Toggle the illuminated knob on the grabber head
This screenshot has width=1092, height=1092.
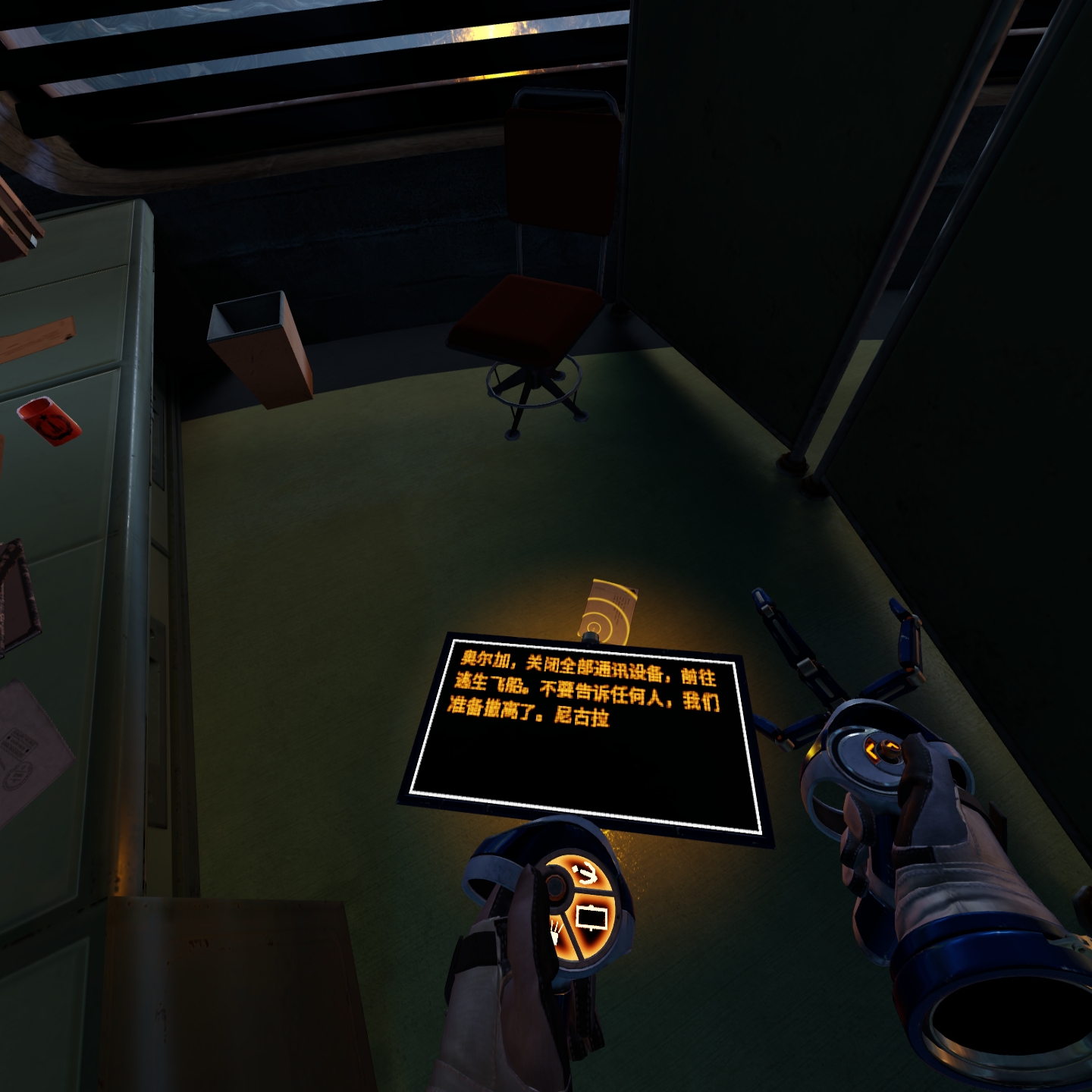coord(891,751)
